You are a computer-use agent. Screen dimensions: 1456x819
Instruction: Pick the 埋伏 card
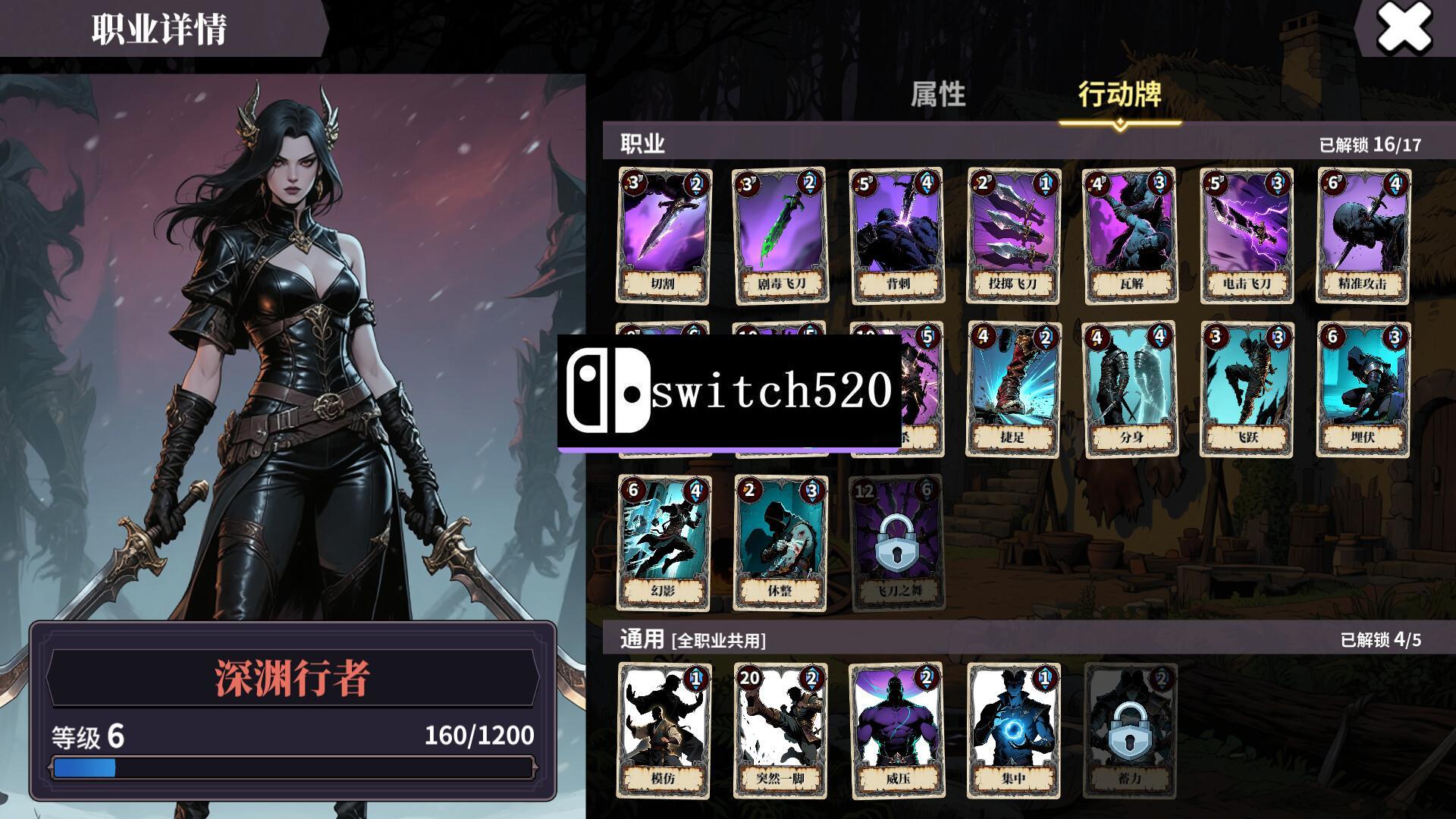(x=1363, y=389)
